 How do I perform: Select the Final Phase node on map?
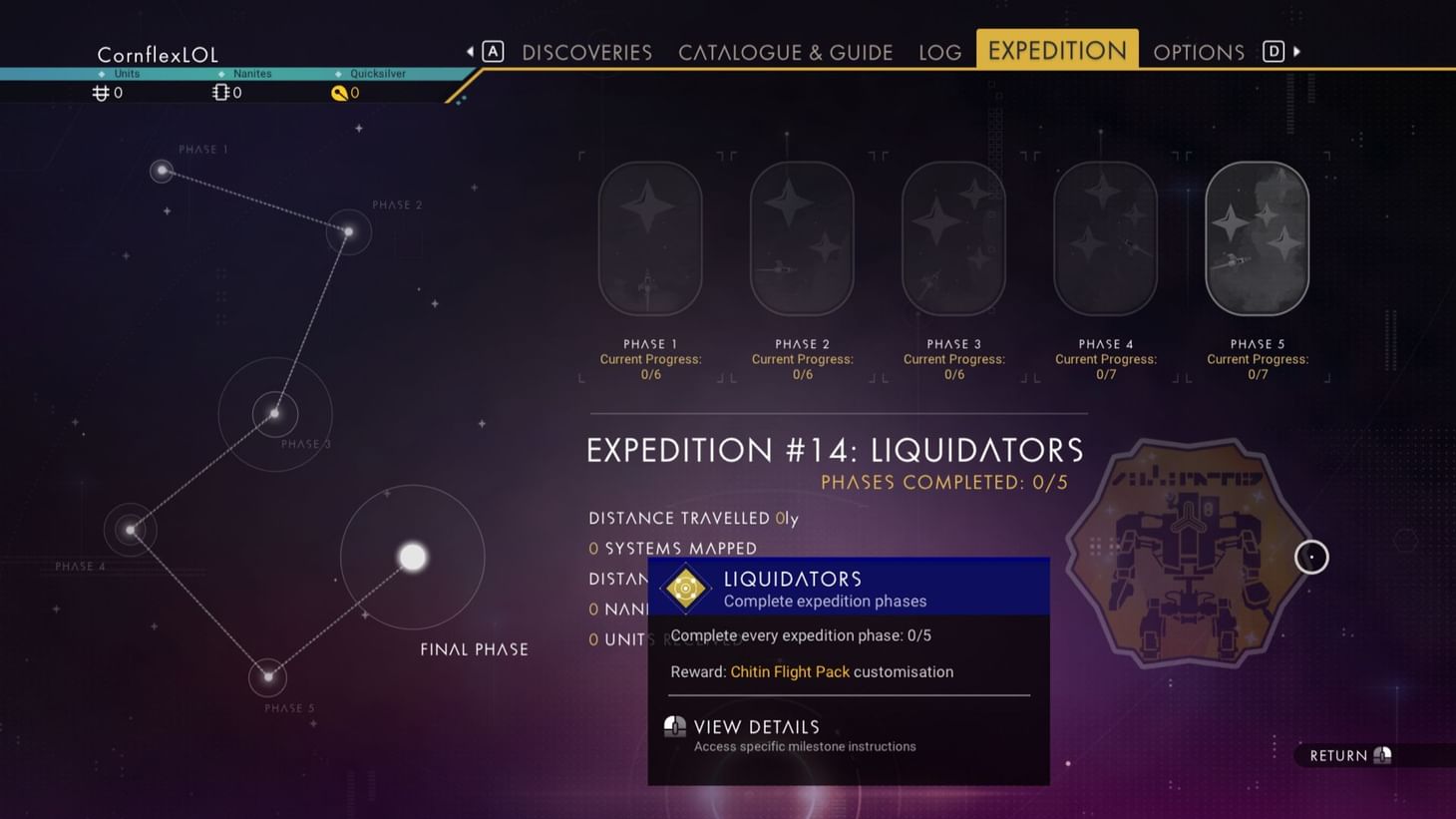(x=412, y=557)
